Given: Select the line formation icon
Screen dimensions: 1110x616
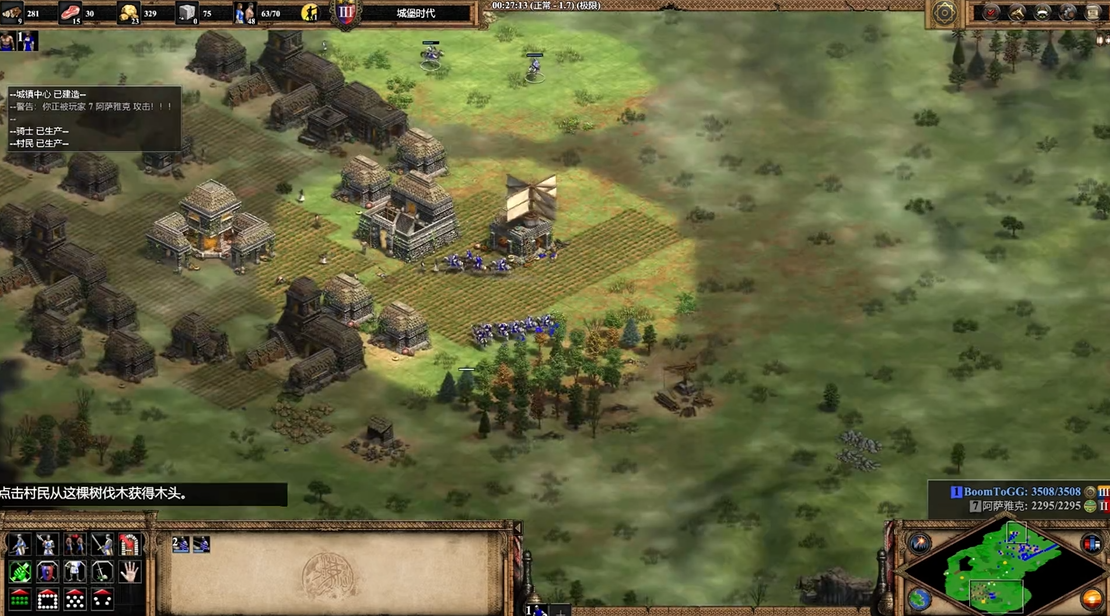Looking at the screenshot, I should click(x=19, y=599).
